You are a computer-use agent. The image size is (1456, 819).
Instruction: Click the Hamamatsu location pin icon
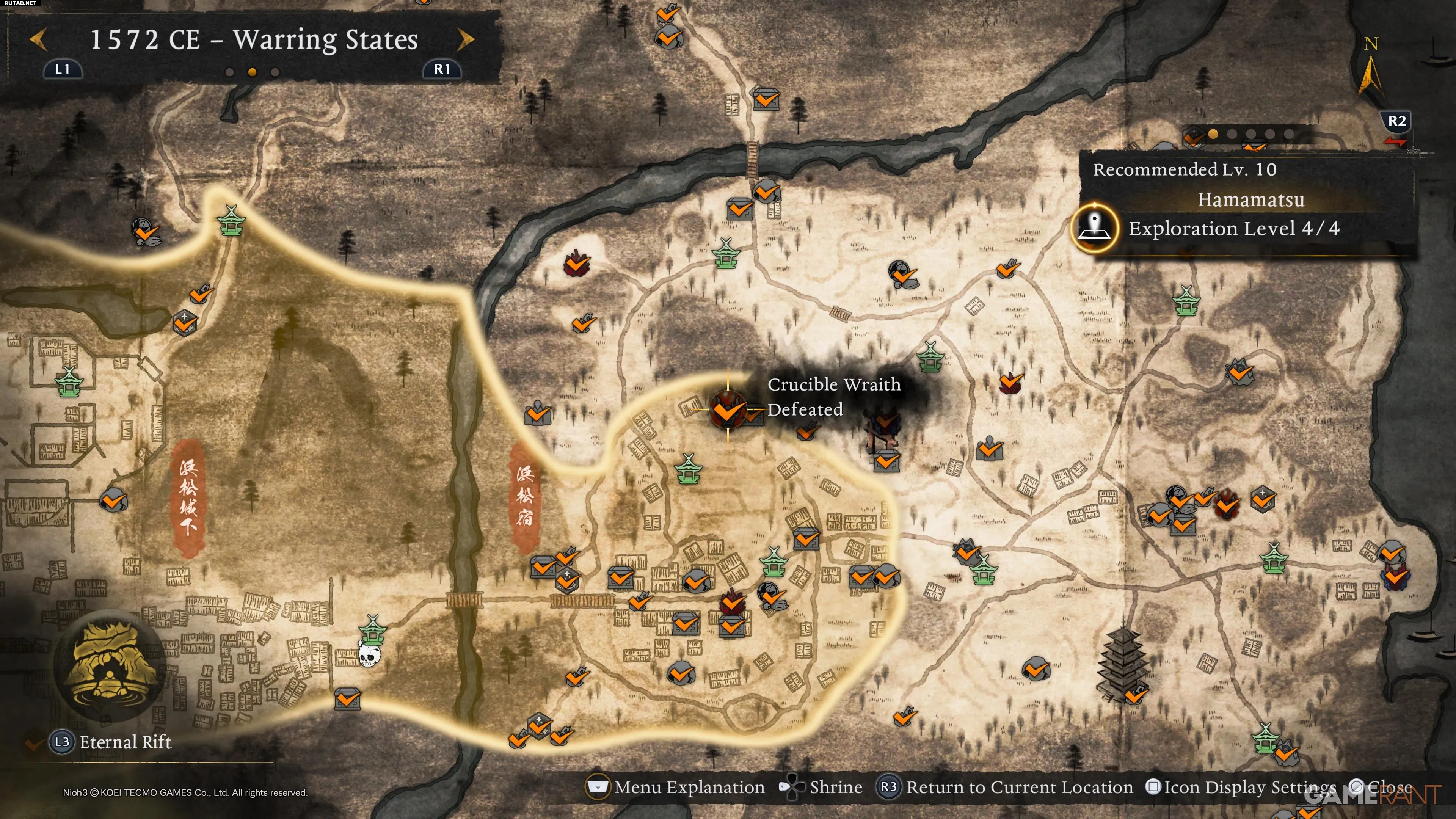pyautogui.click(x=1095, y=227)
